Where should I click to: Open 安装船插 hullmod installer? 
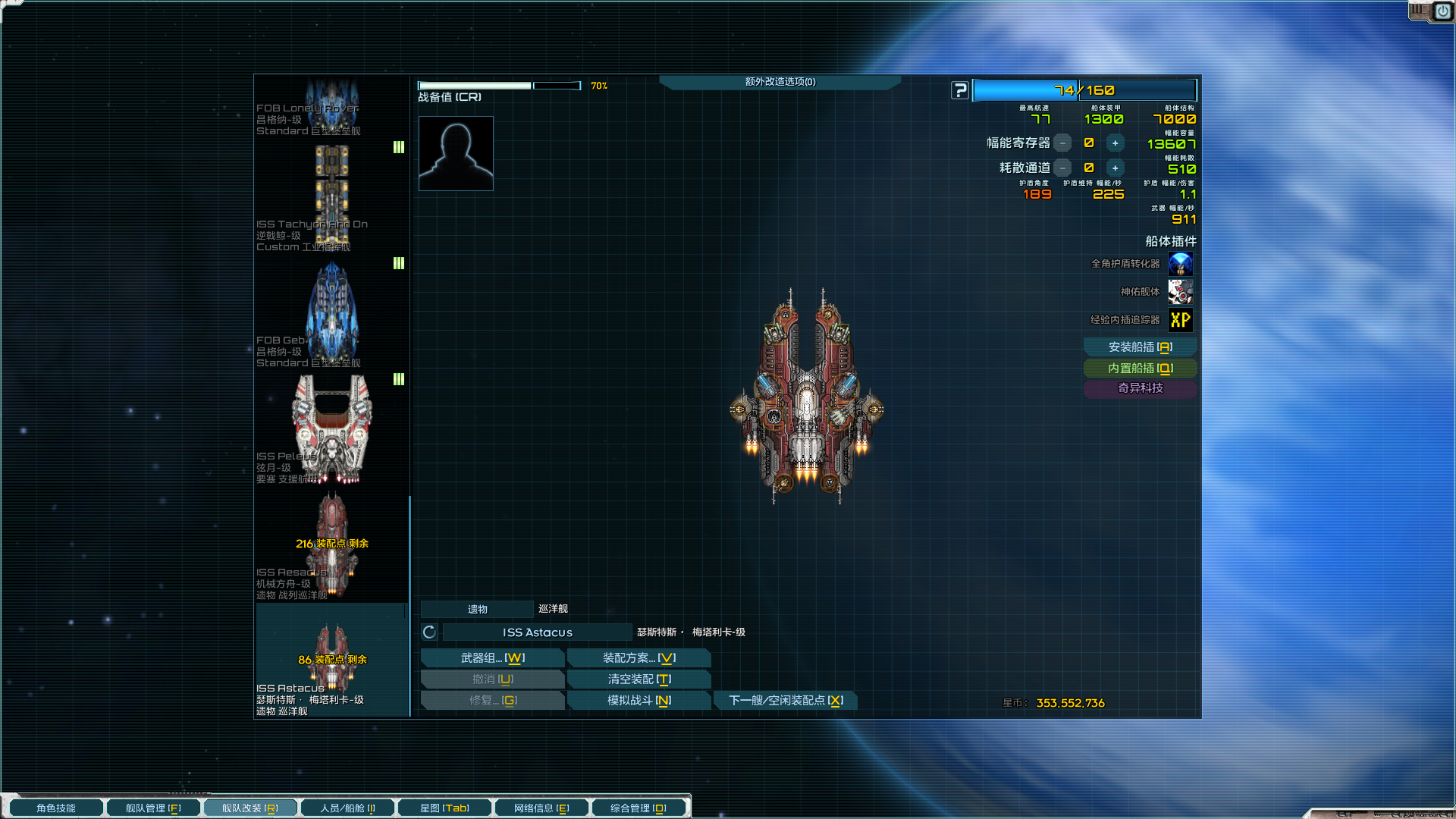[x=1140, y=347]
